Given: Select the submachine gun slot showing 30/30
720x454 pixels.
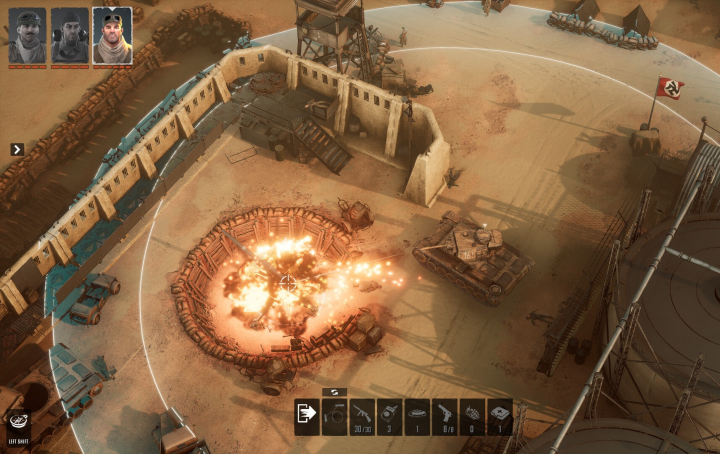Looking at the screenshot, I should point(362,416).
